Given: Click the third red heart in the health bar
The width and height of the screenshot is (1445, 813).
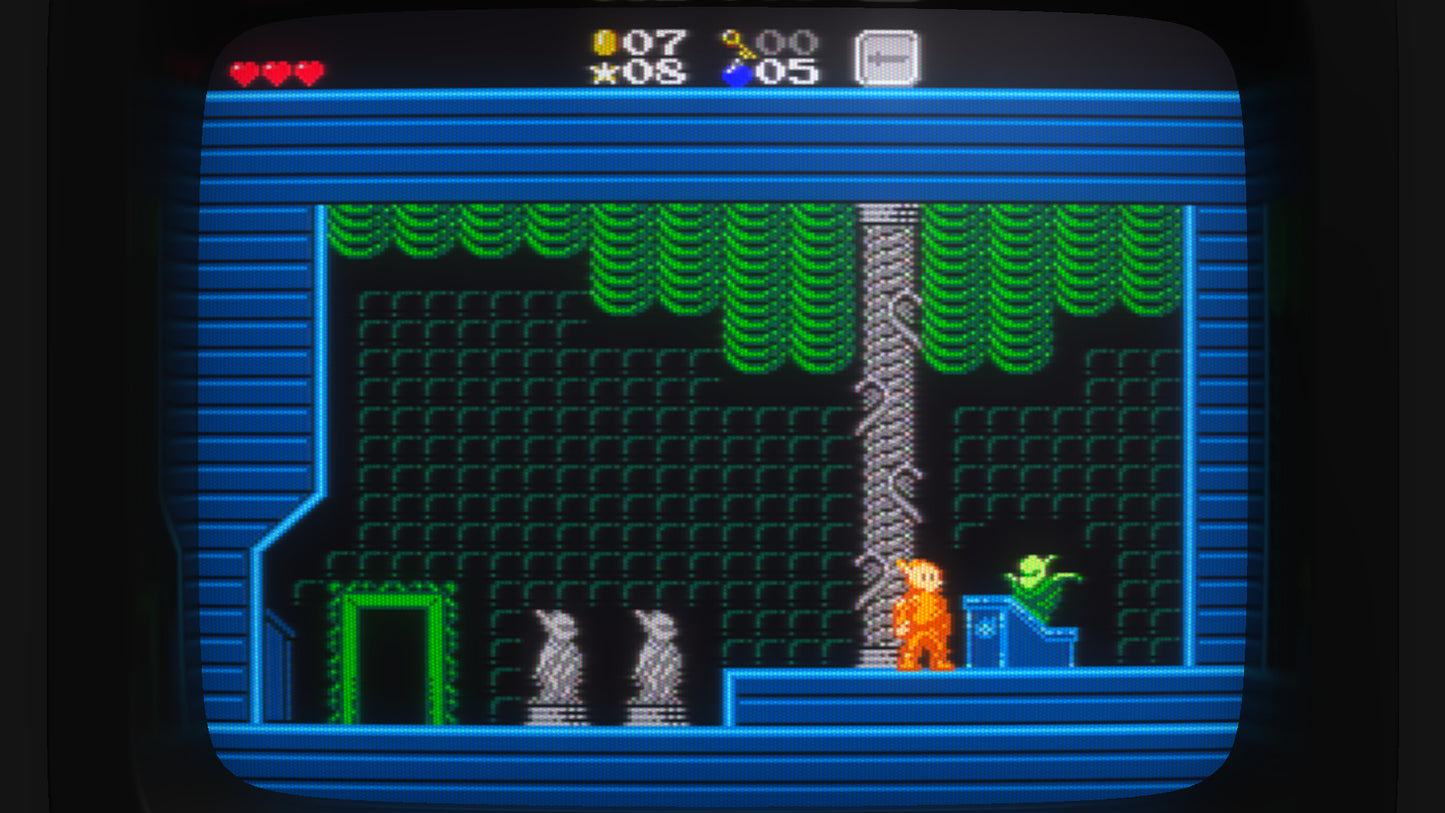Looking at the screenshot, I should 306,72.
